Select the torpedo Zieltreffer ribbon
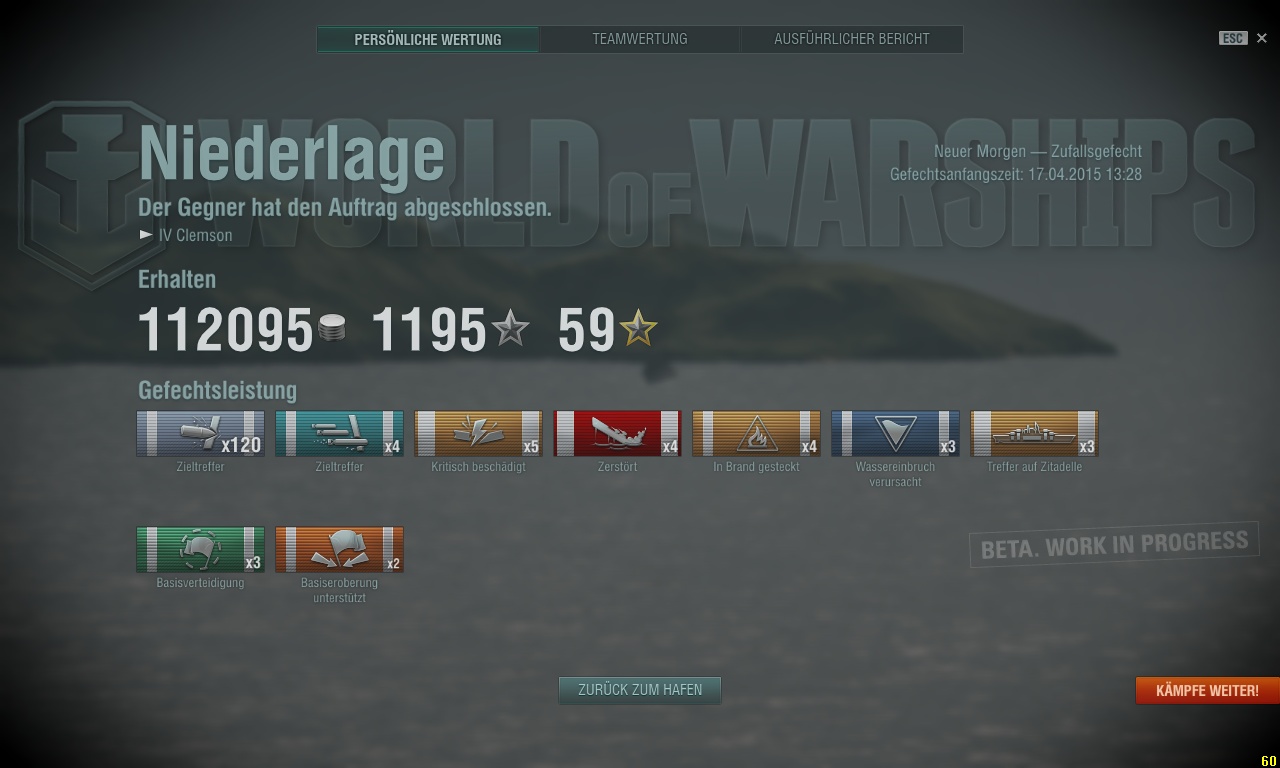The width and height of the screenshot is (1280, 768). 339,434
